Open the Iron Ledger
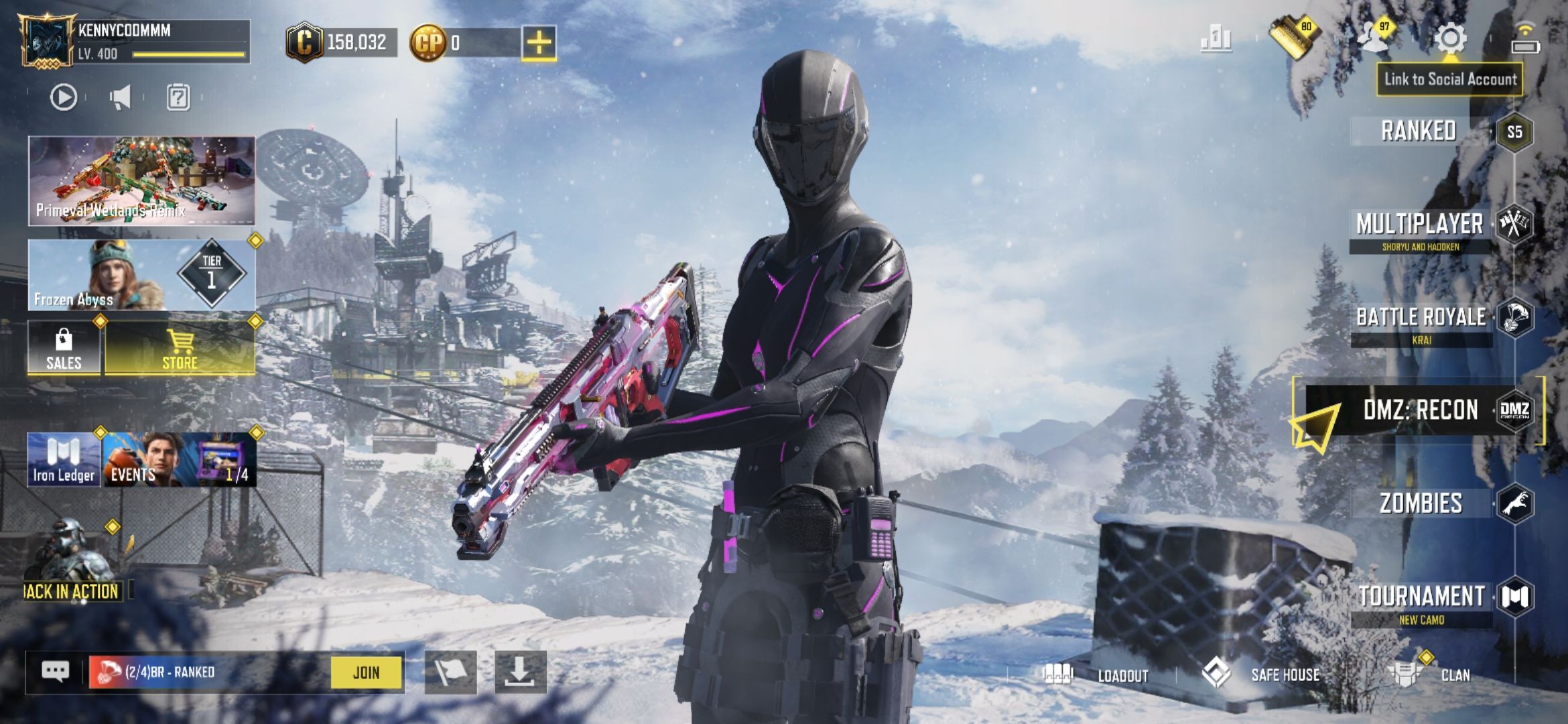 [64, 460]
